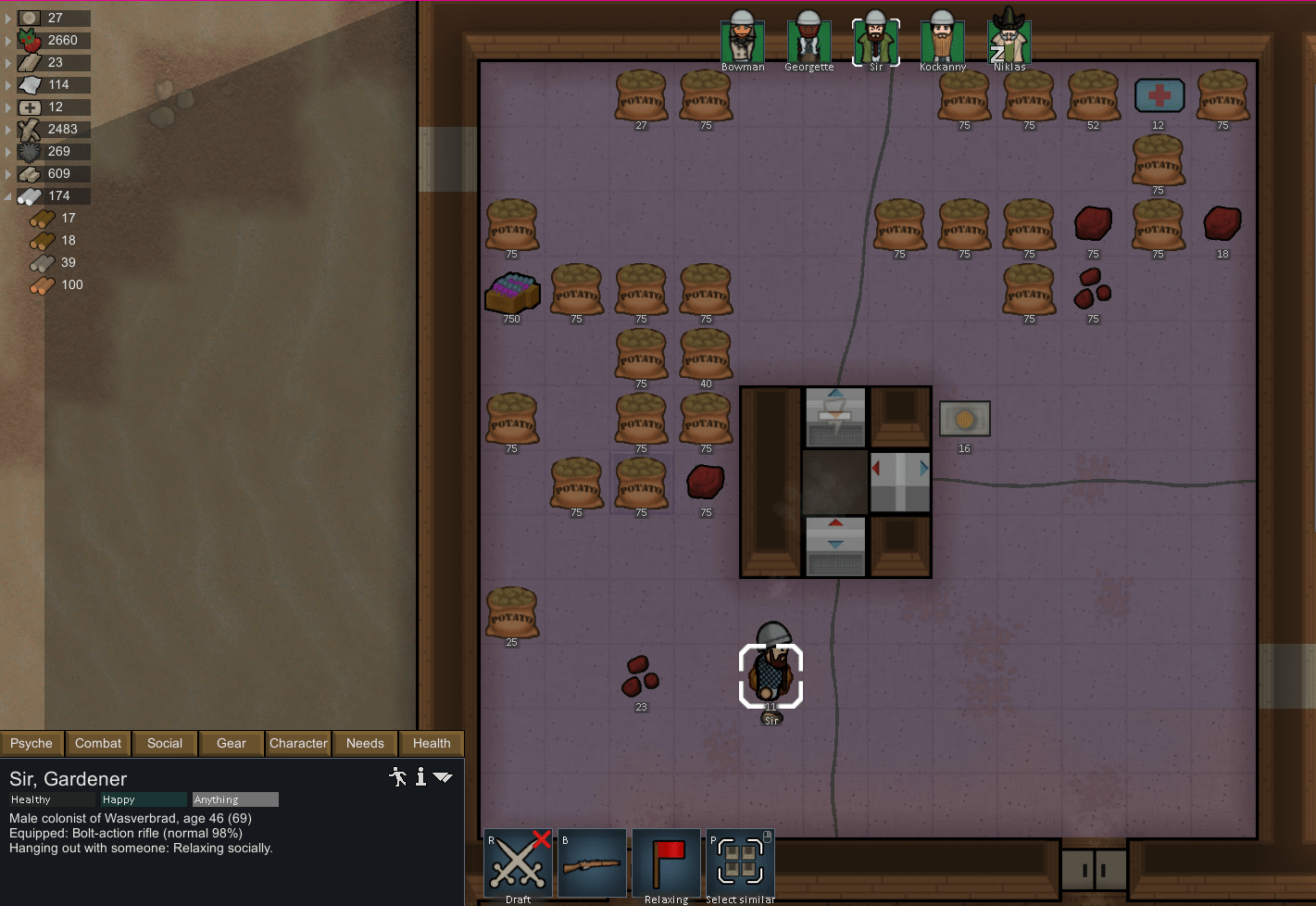Switch to the Health tab

point(431,743)
